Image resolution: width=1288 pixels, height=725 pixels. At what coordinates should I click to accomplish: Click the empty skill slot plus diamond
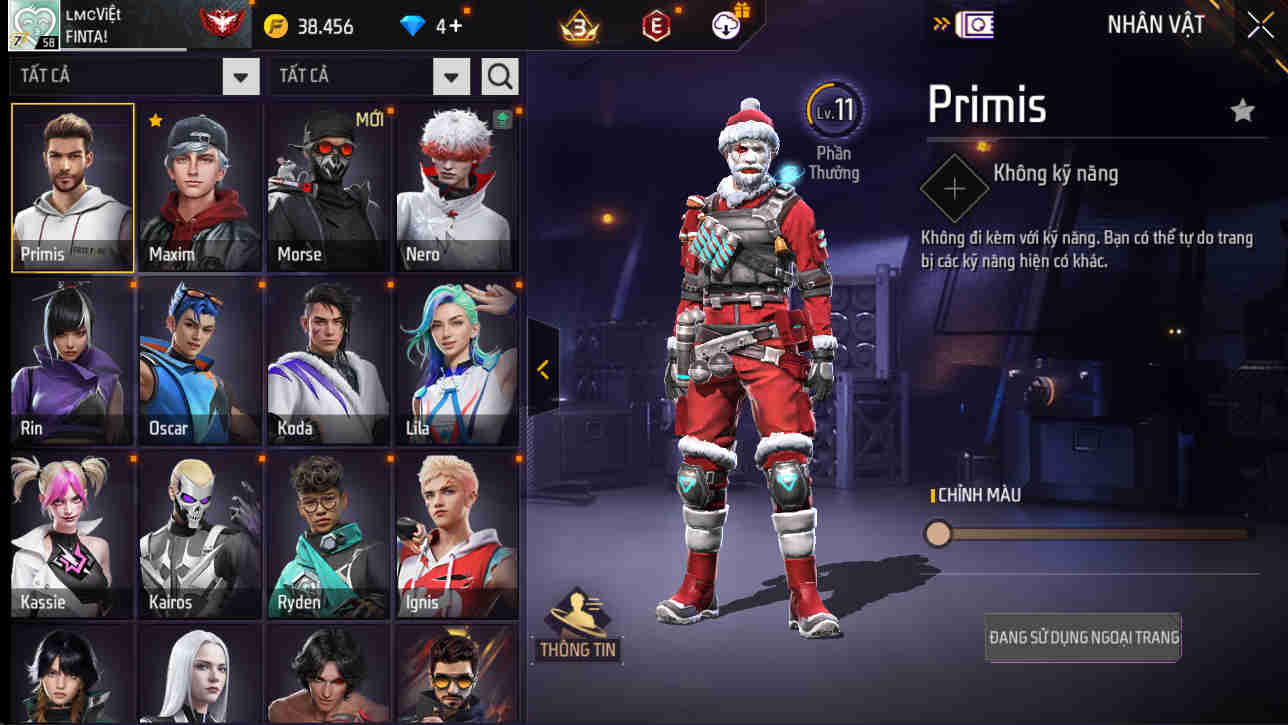pyautogui.click(x=954, y=187)
